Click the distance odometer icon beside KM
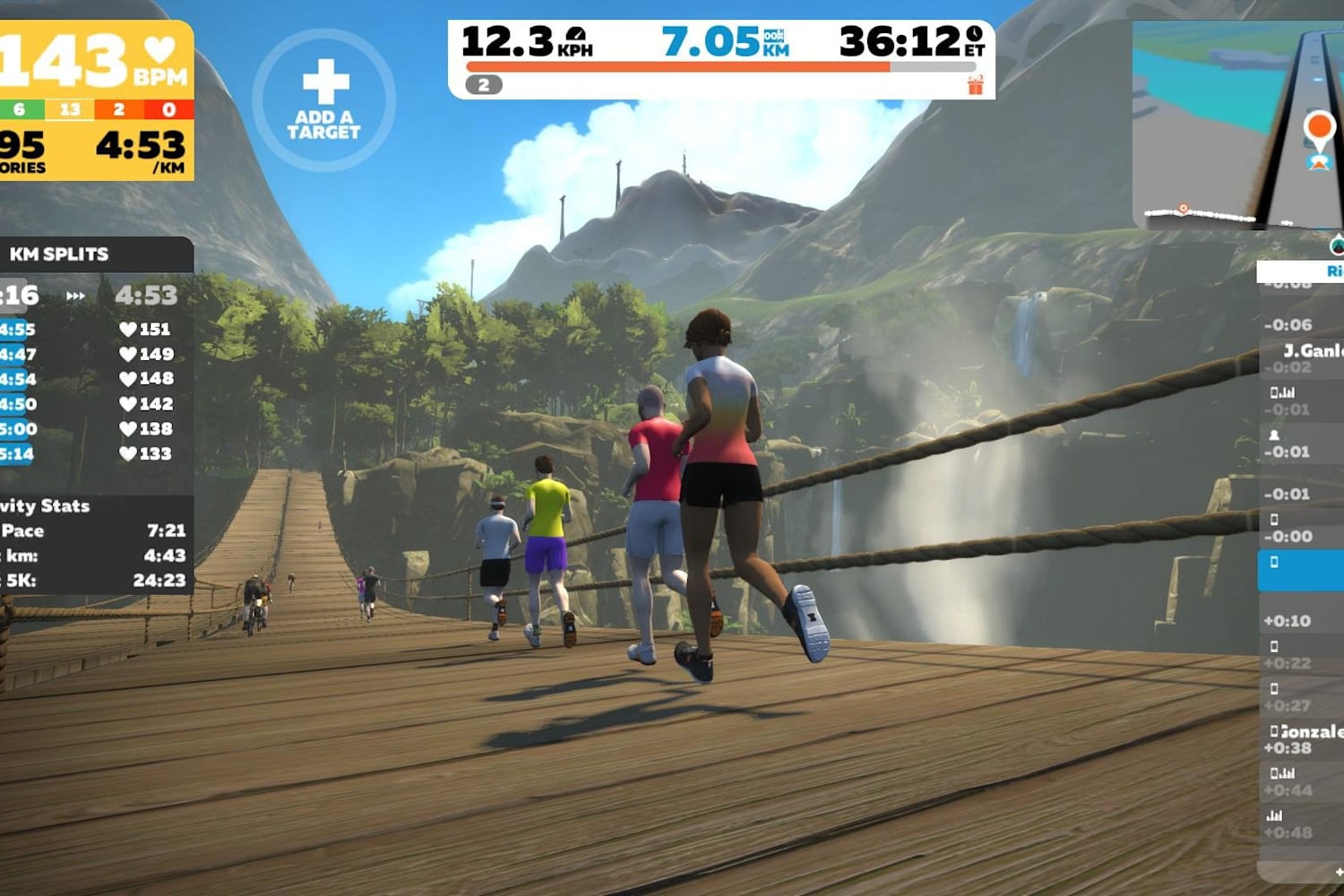 pyautogui.click(x=774, y=37)
